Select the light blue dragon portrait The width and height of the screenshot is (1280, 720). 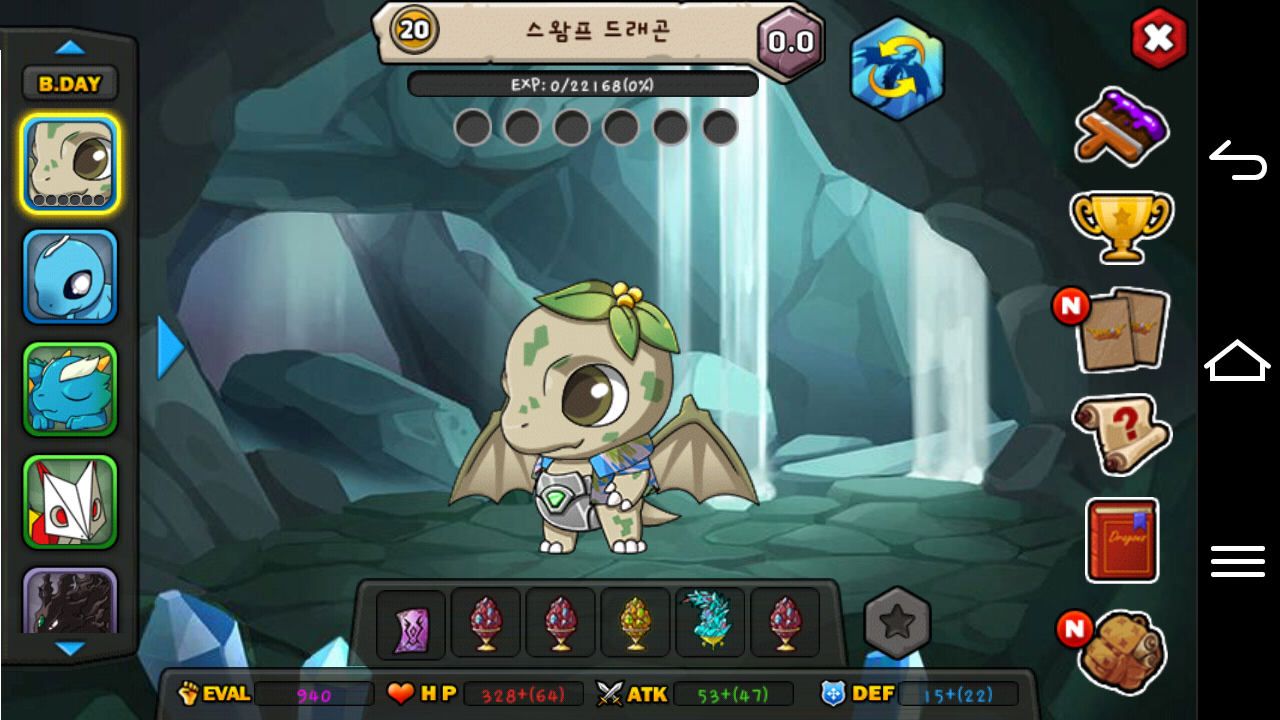tap(70, 277)
